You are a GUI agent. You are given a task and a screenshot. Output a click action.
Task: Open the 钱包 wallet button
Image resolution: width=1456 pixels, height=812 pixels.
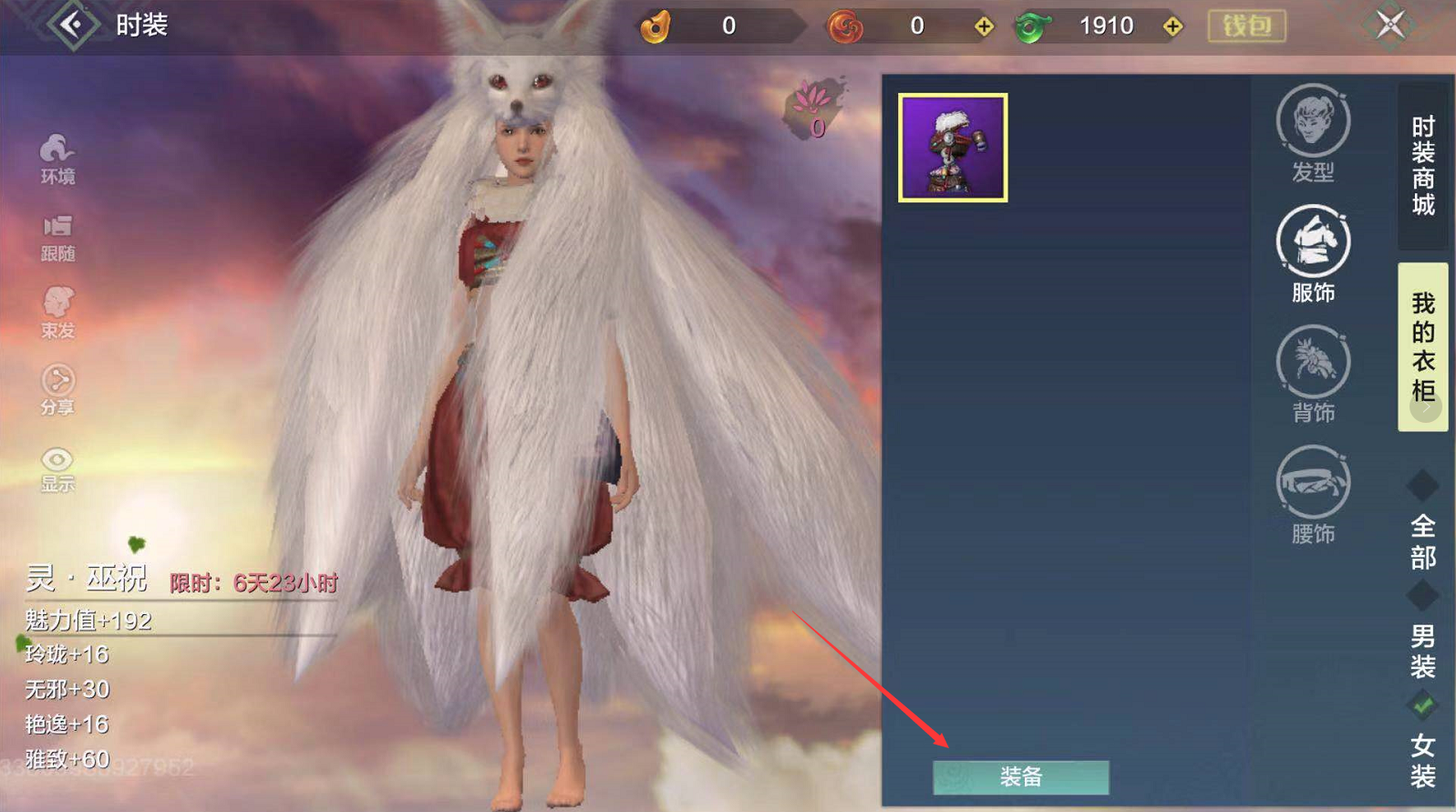(x=1246, y=26)
